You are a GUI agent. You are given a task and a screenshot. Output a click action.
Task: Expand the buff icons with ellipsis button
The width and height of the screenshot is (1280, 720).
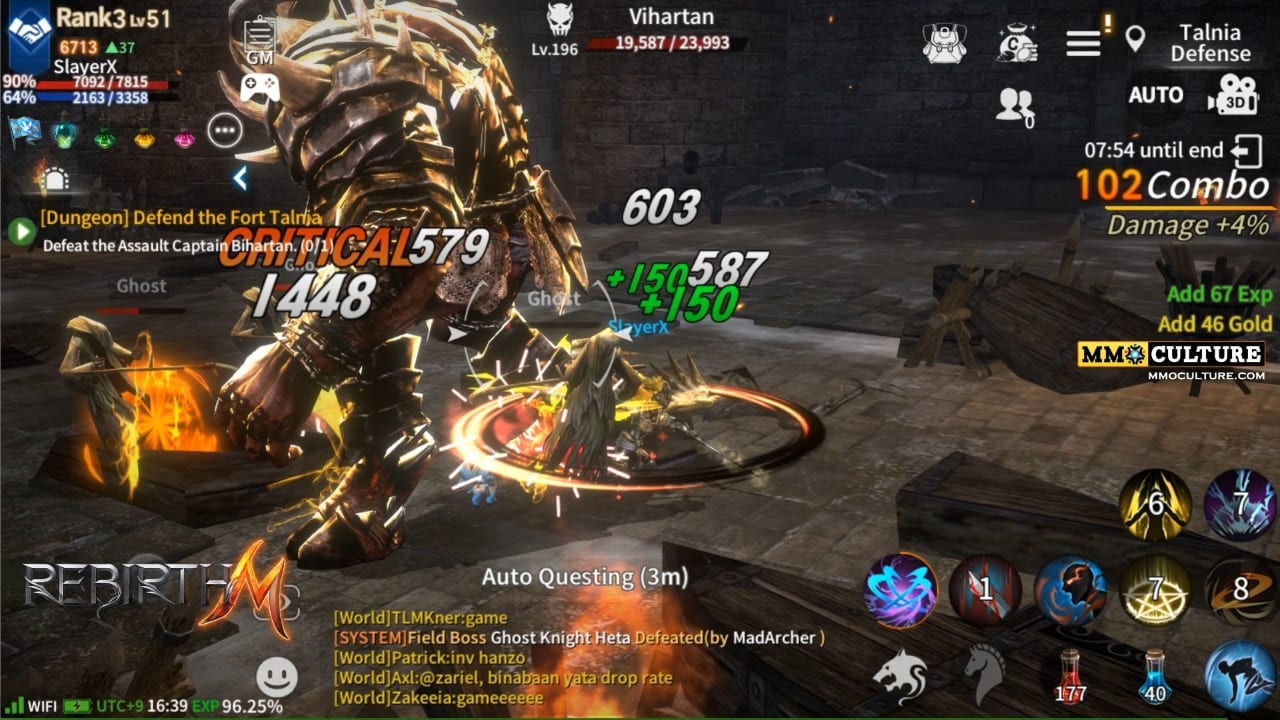click(225, 130)
